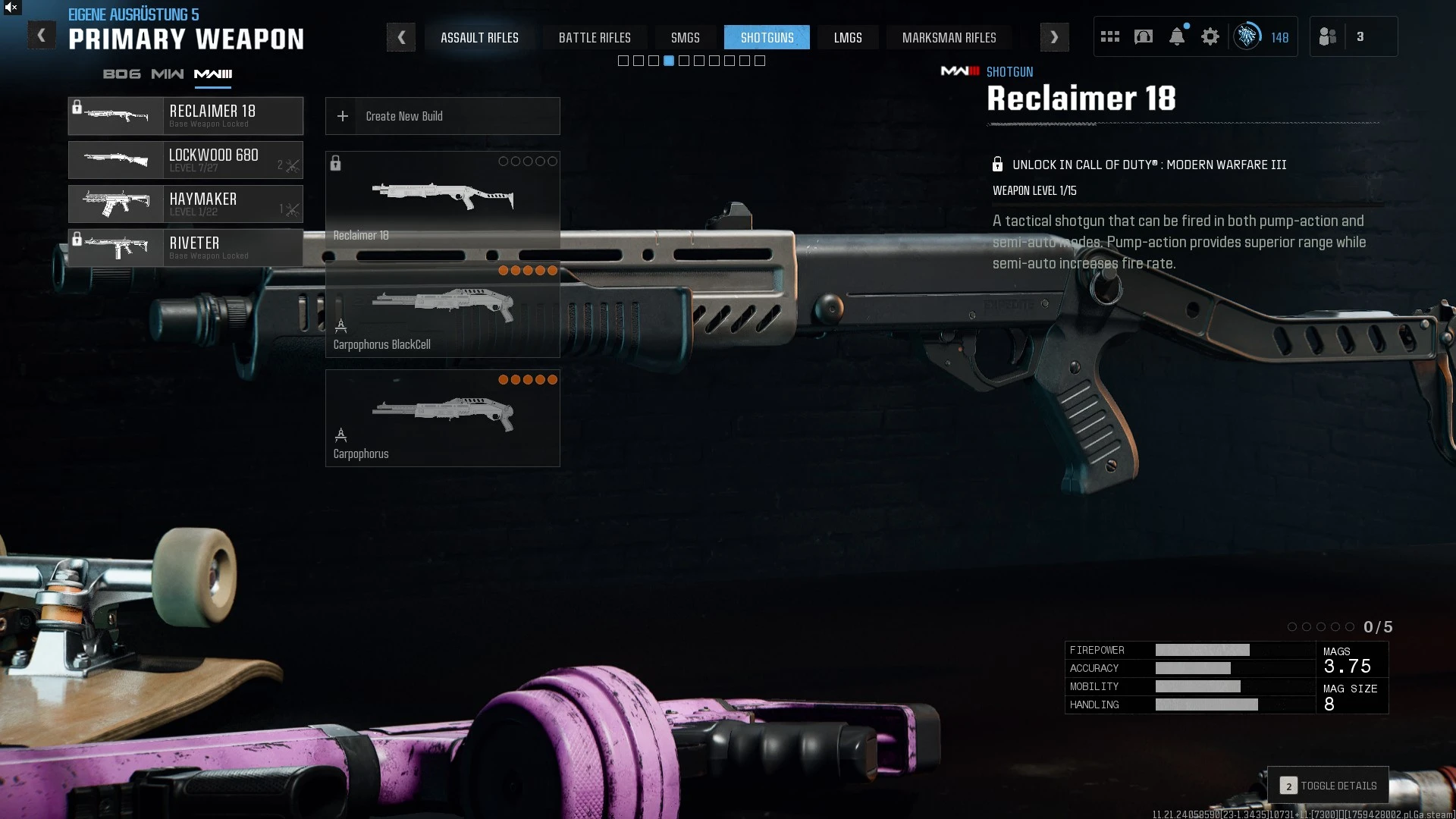Show the LMGs category
1456x819 pixels.
pos(848,37)
